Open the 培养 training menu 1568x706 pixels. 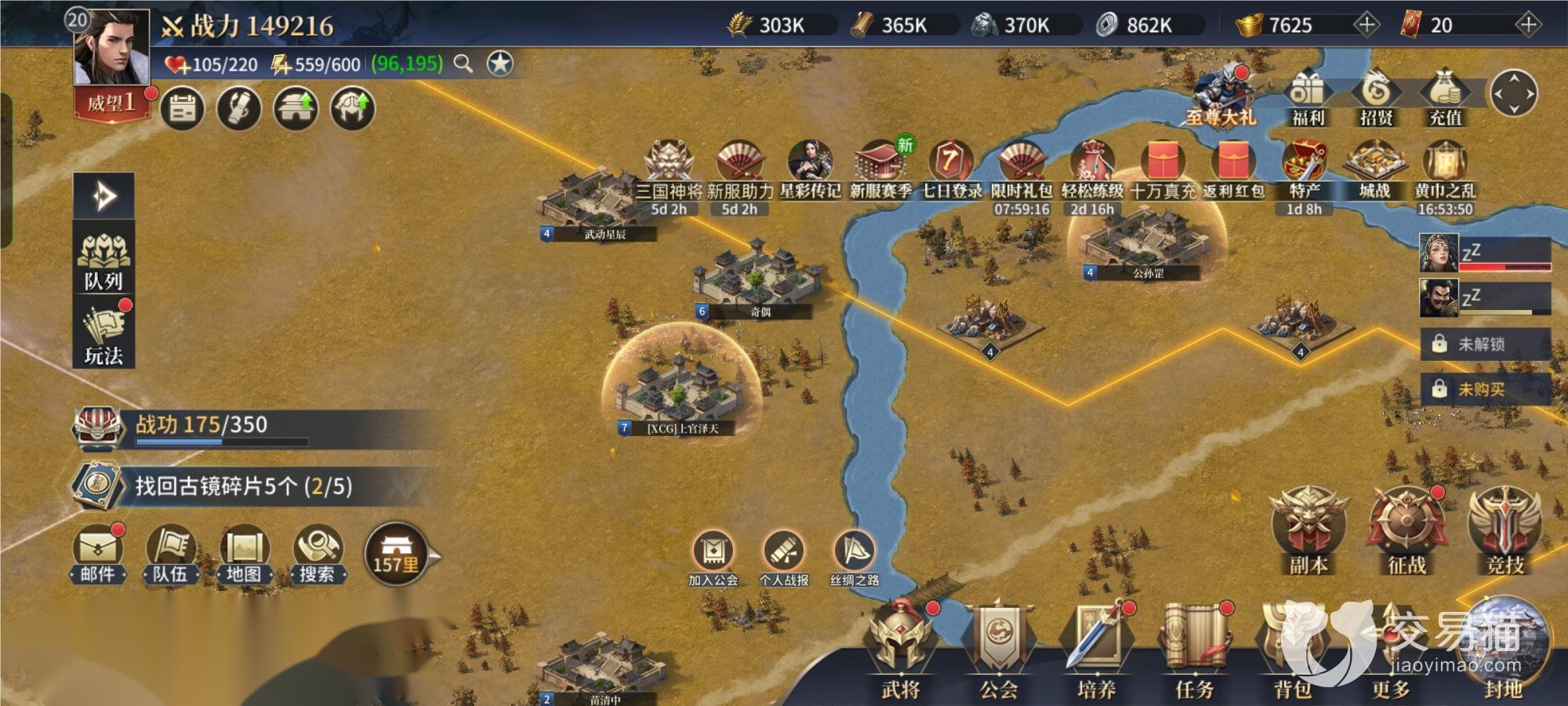point(1096,653)
